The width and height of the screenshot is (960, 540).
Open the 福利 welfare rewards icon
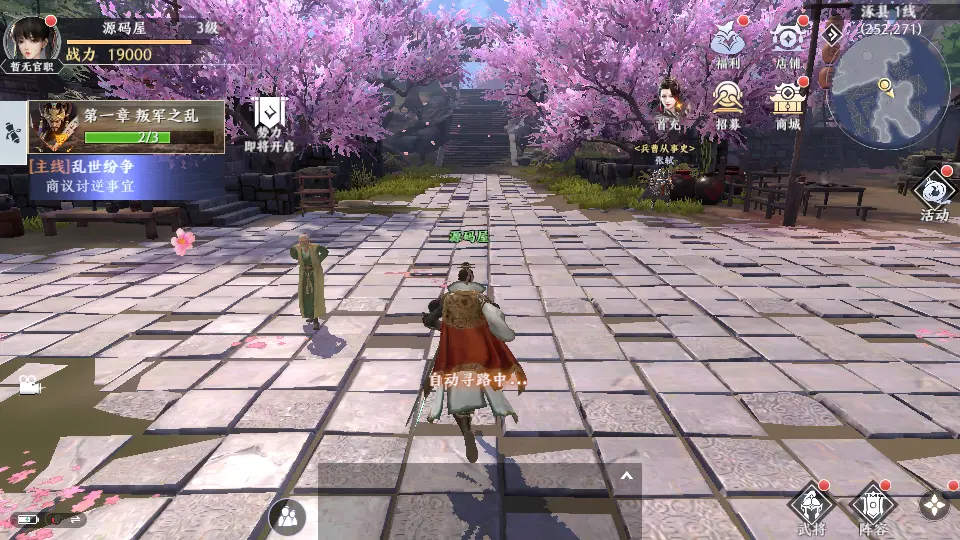[727, 43]
